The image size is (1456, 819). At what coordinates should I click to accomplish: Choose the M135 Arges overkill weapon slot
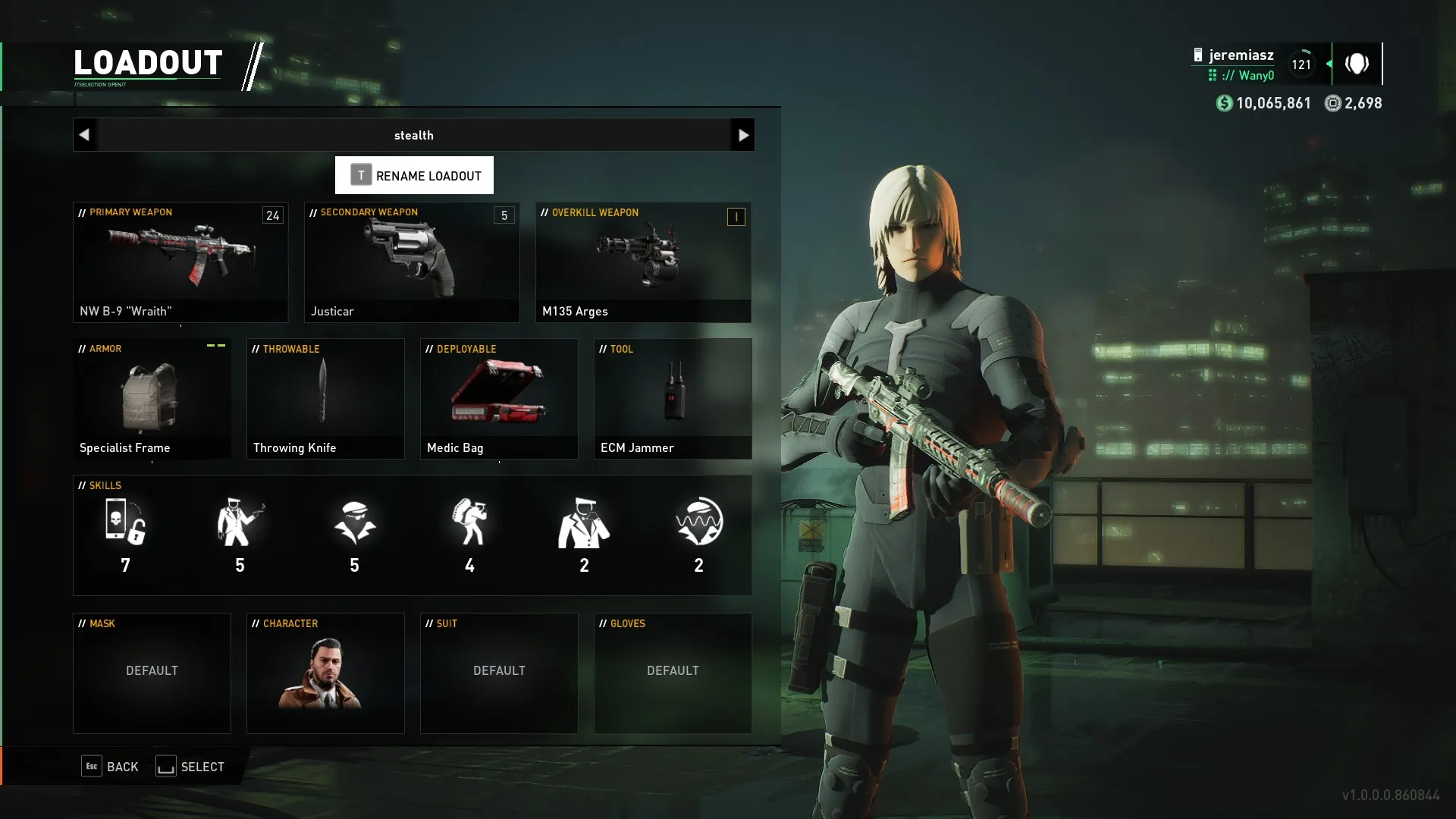point(643,262)
